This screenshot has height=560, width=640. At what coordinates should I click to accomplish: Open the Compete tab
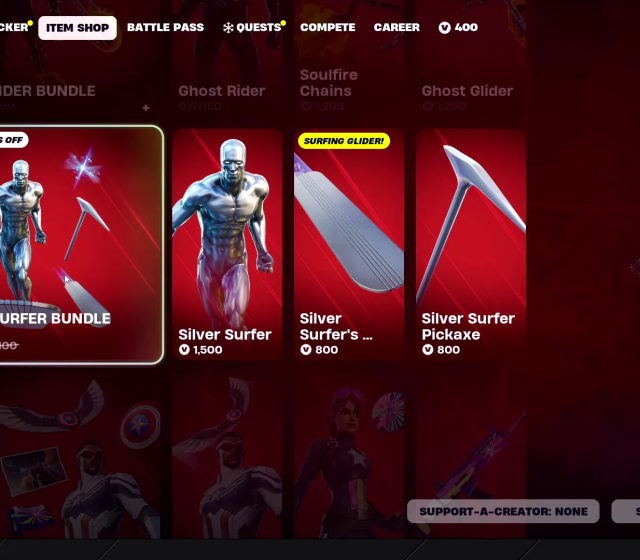pos(327,28)
